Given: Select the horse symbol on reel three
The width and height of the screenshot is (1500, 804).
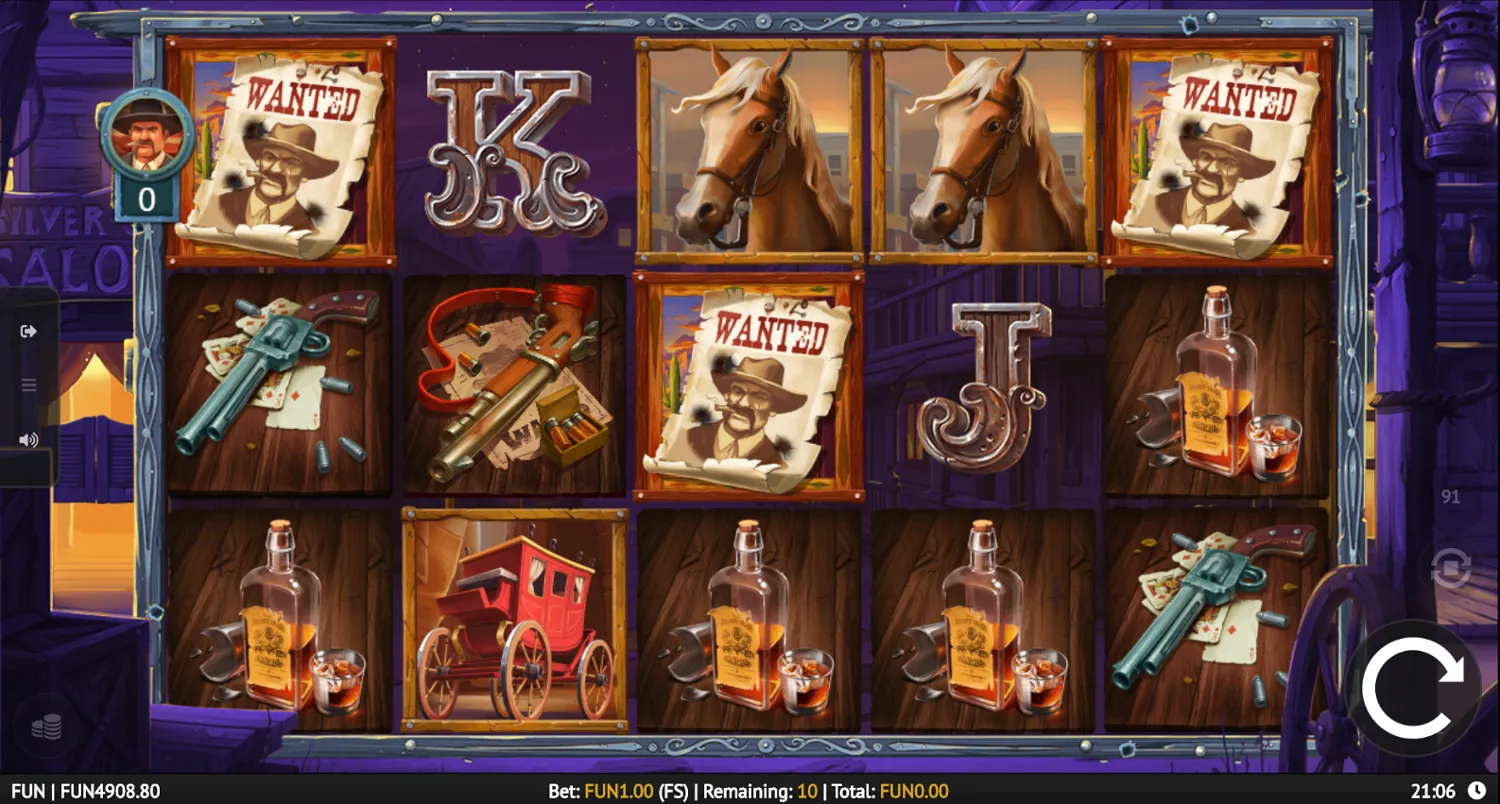Looking at the screenshot, I should tap(748, 150).
